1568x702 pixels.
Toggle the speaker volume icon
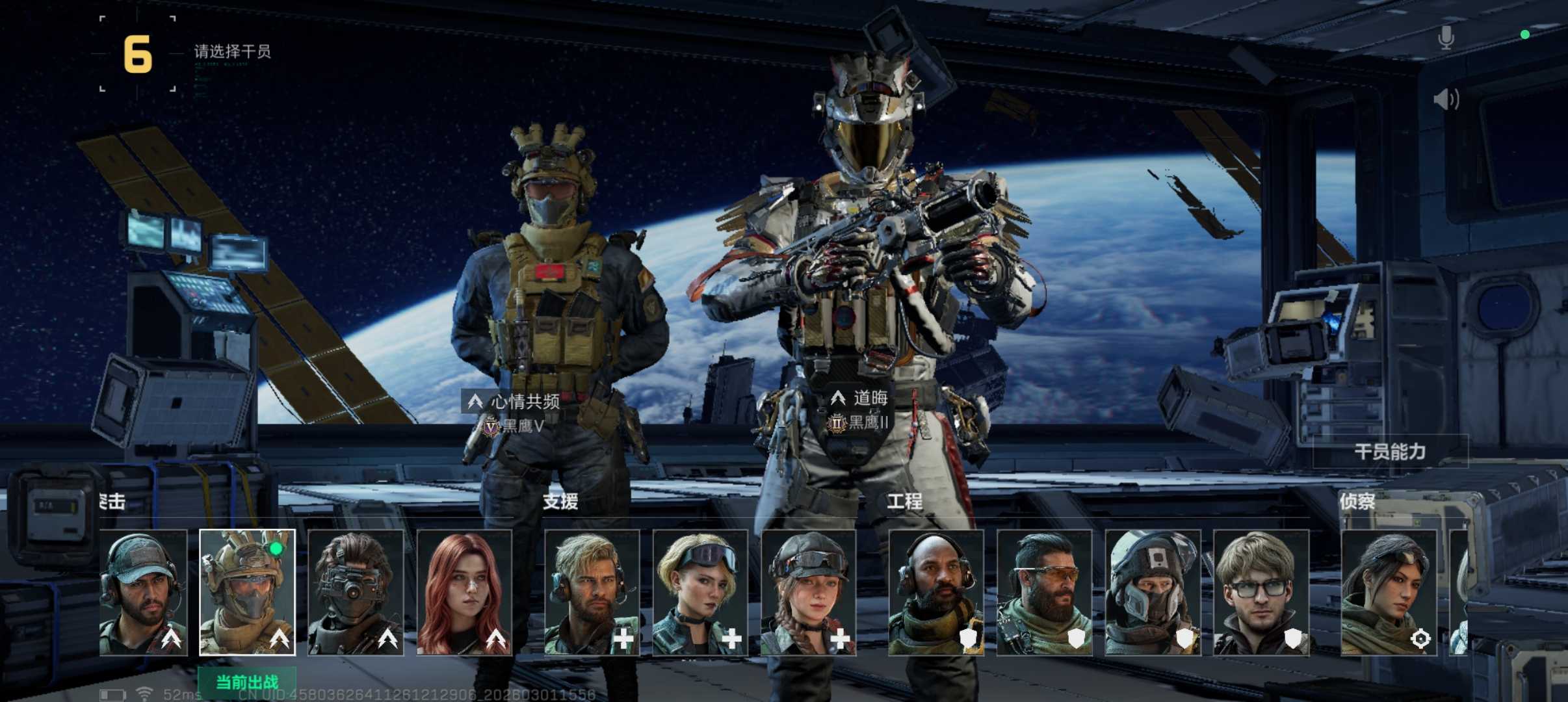[x=1446, y=99]
